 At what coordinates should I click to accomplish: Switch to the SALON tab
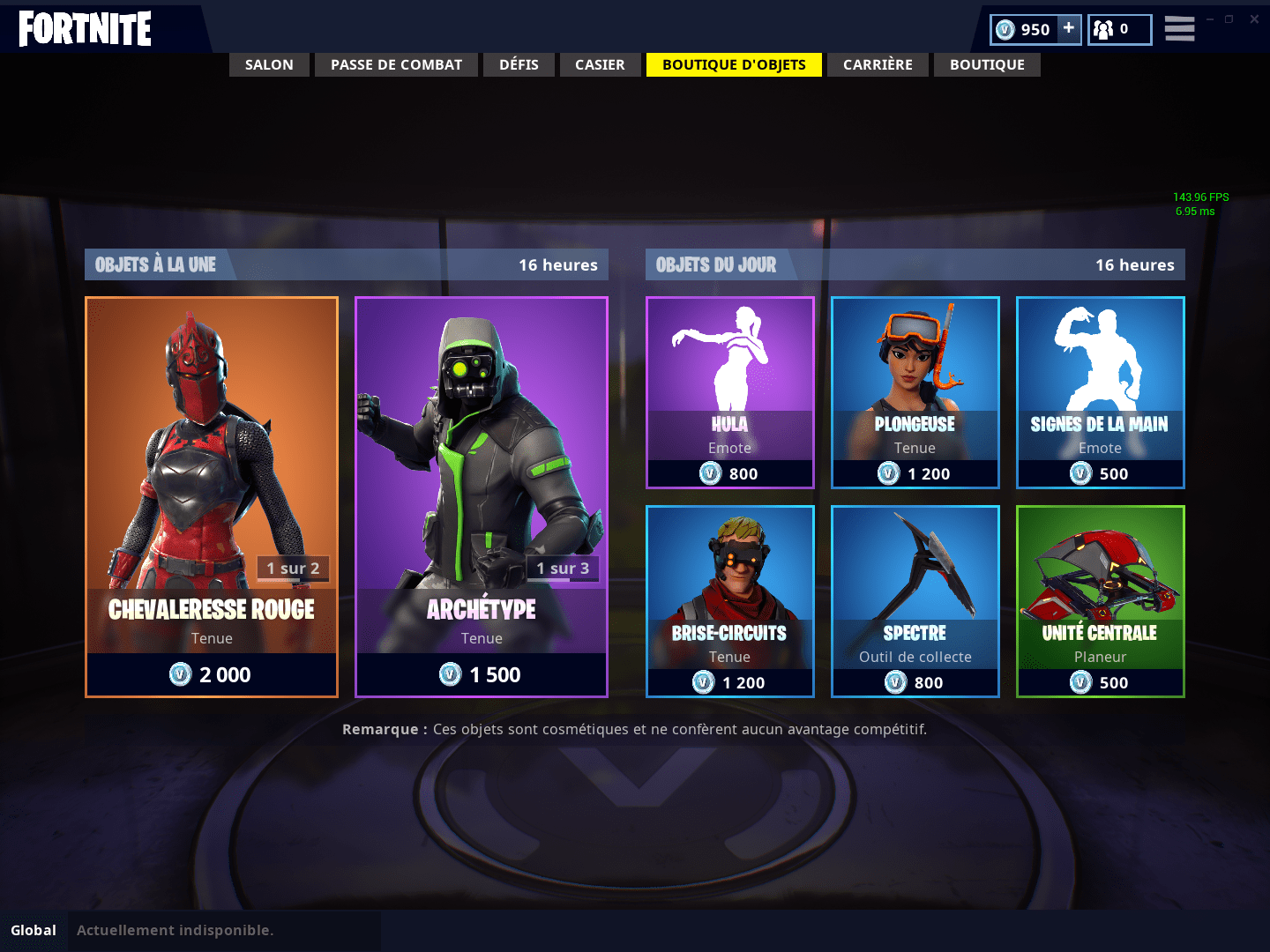click(269, 64)
